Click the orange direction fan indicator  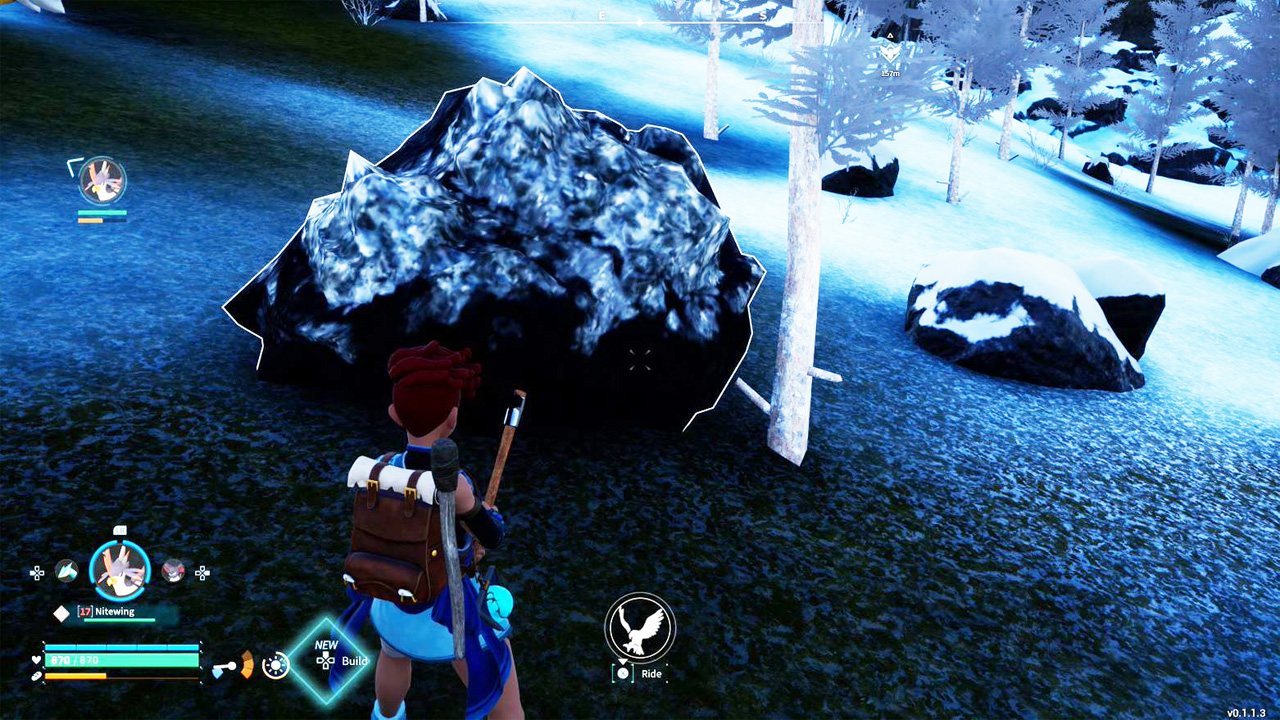246,665
